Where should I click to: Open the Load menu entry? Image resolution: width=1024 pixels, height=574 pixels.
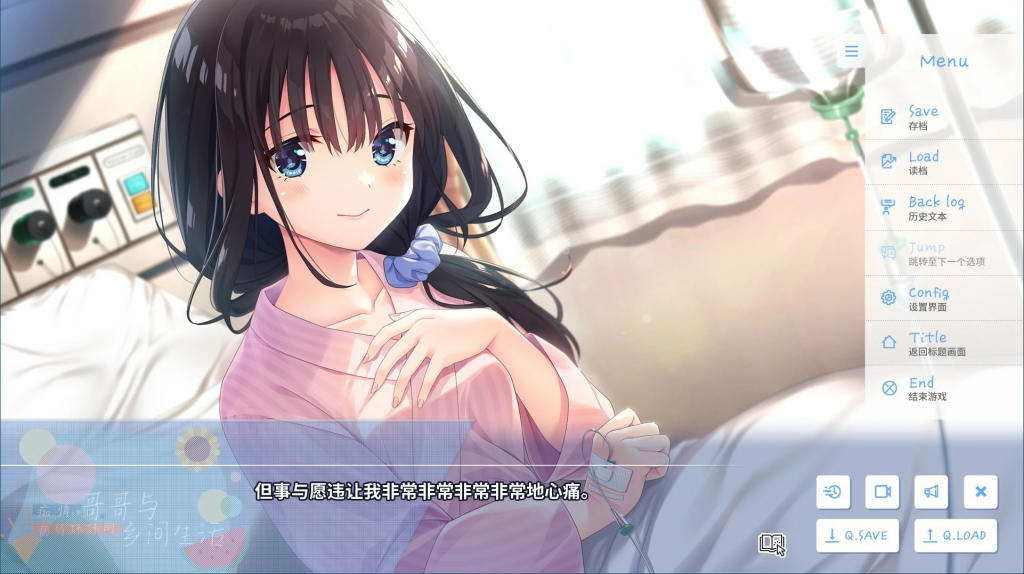point(922,162)
